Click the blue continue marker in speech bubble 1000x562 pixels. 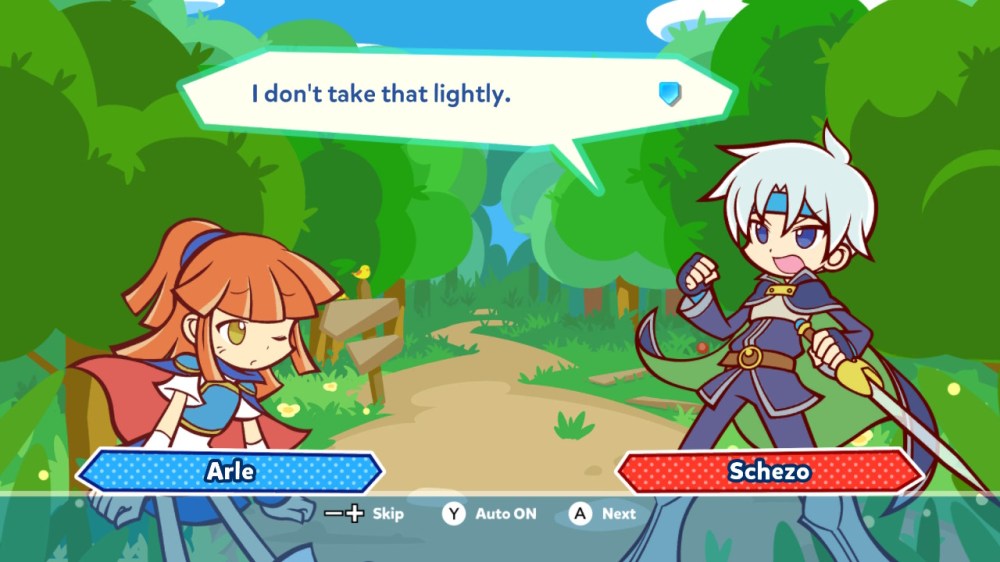click(x=670, y=94)
